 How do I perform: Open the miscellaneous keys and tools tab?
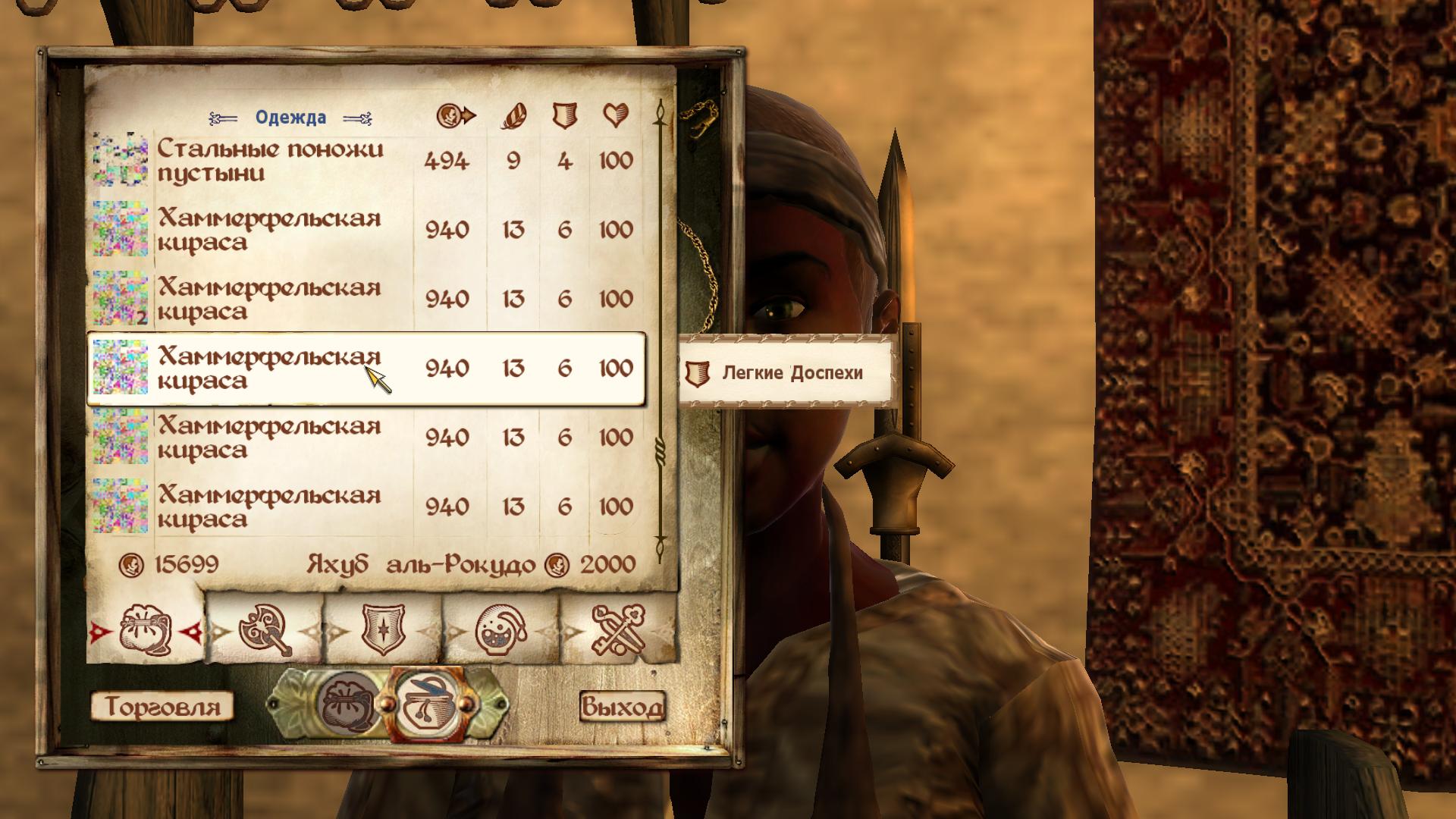[617, 630]
